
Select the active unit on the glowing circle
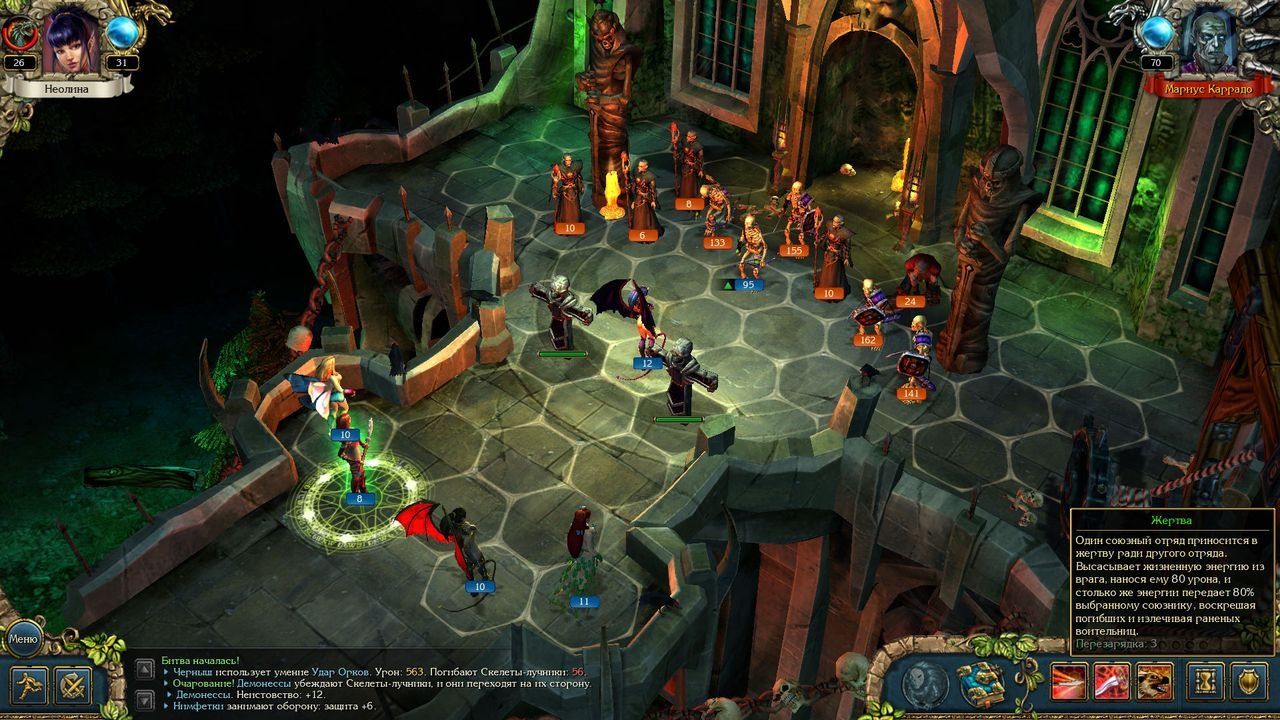pos(355,458)
